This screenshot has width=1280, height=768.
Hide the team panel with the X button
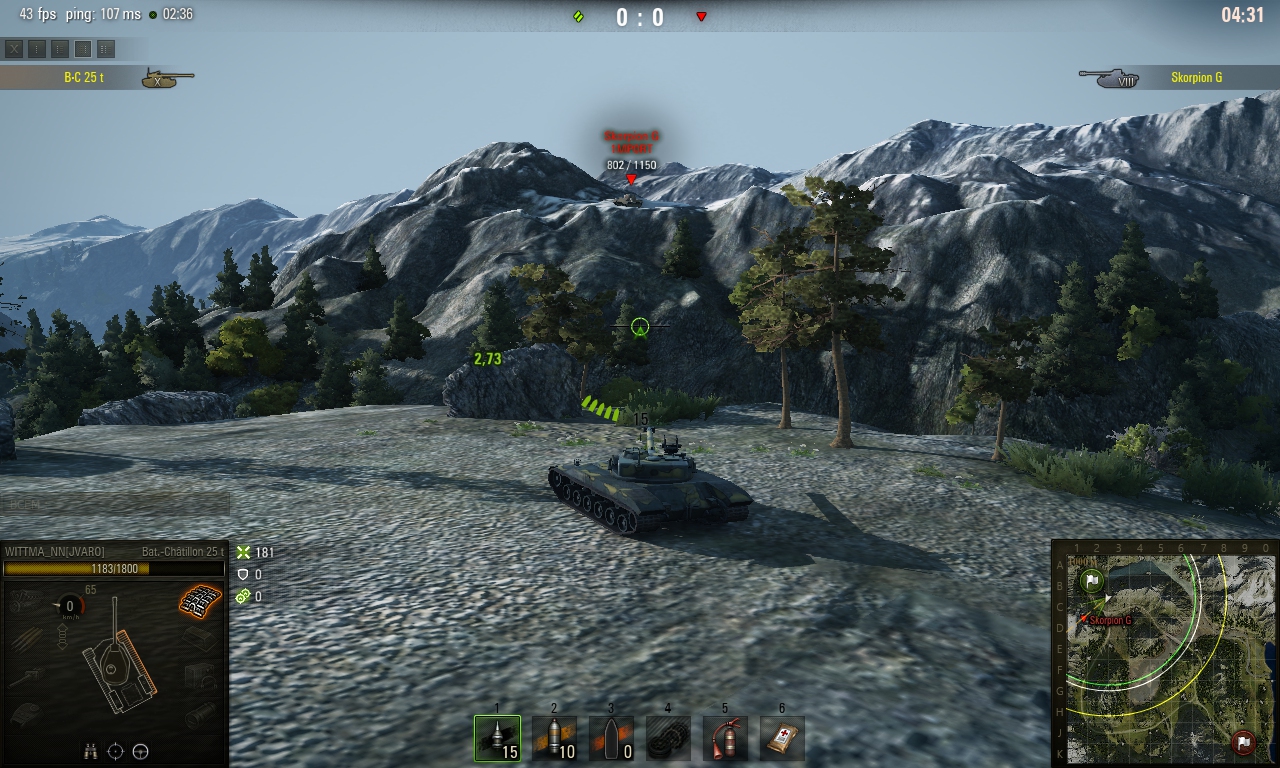click(x=14, y=48)
